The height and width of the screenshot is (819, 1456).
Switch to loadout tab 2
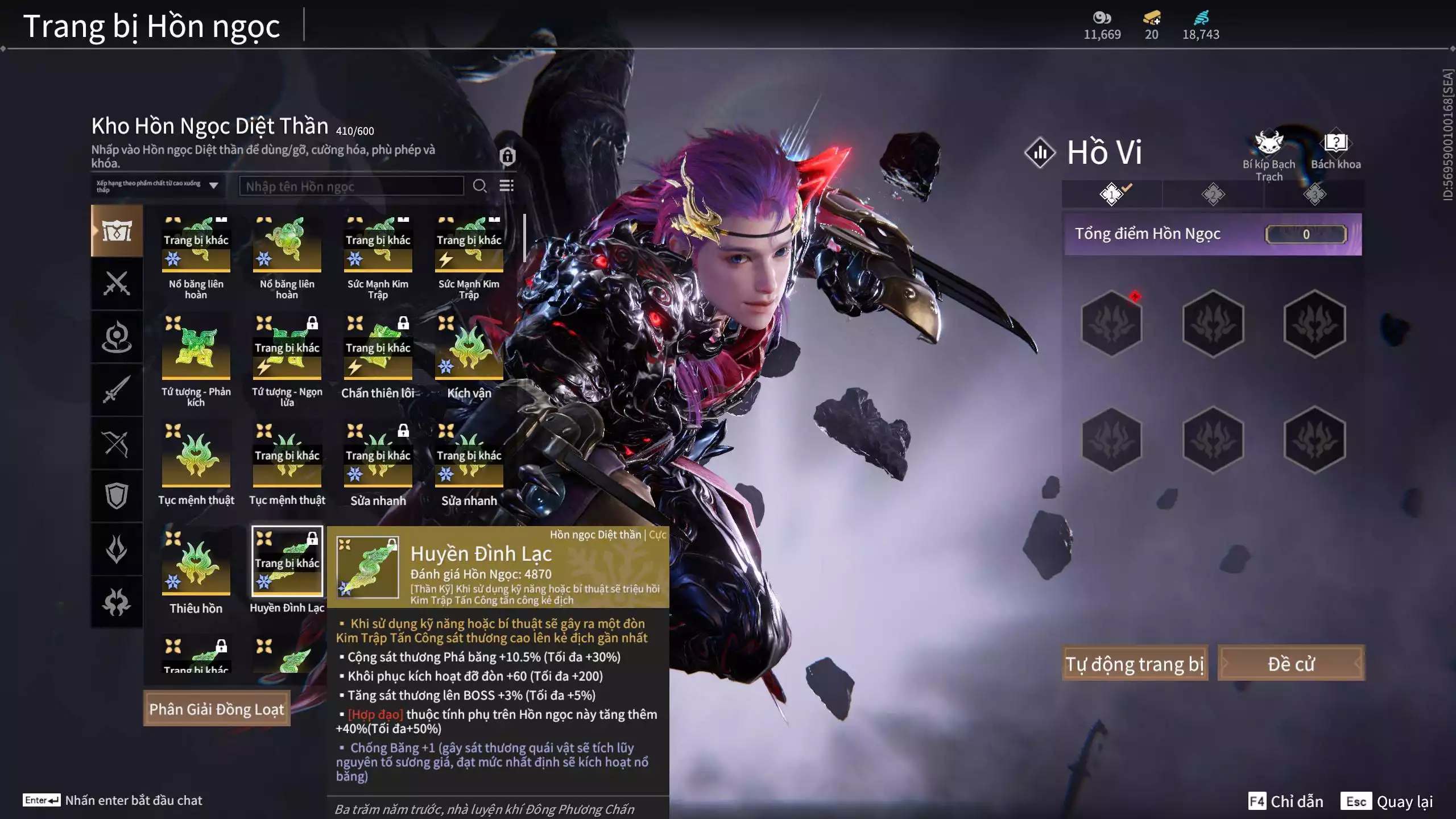1213,195
